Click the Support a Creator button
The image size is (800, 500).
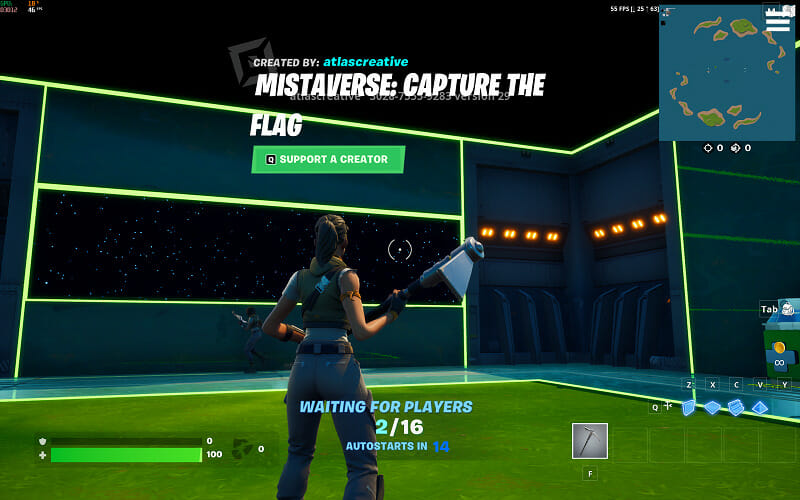point(328,159)
